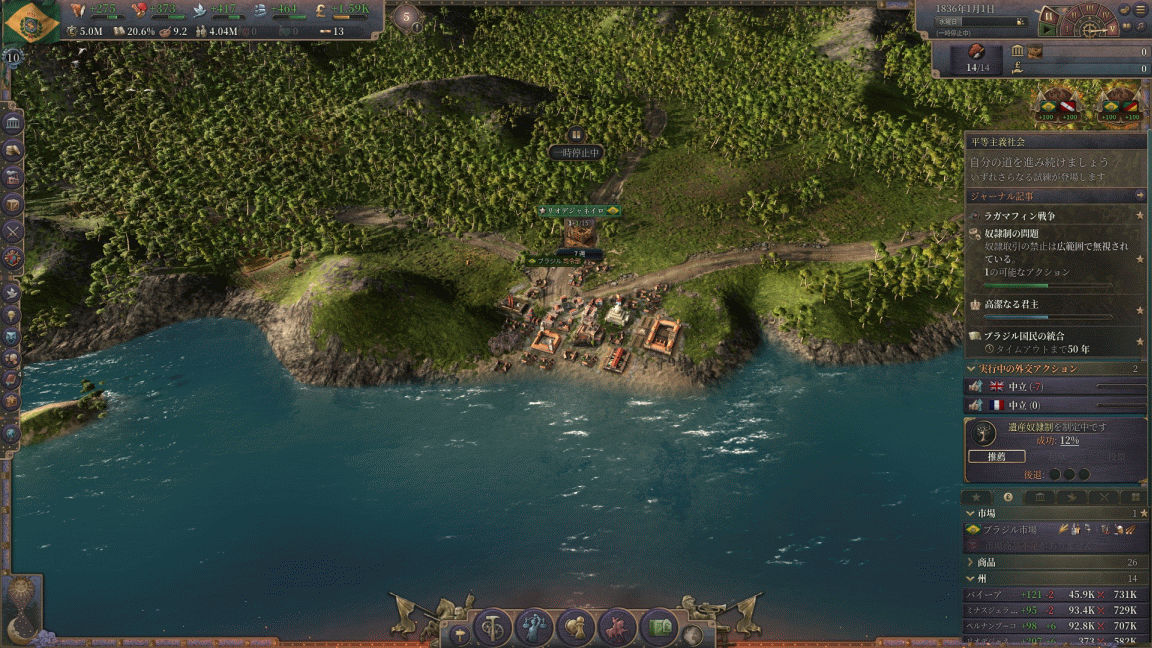Screen dimensions: 1152x648
Task: Switch to the favorites star tab
Action: 977,497
